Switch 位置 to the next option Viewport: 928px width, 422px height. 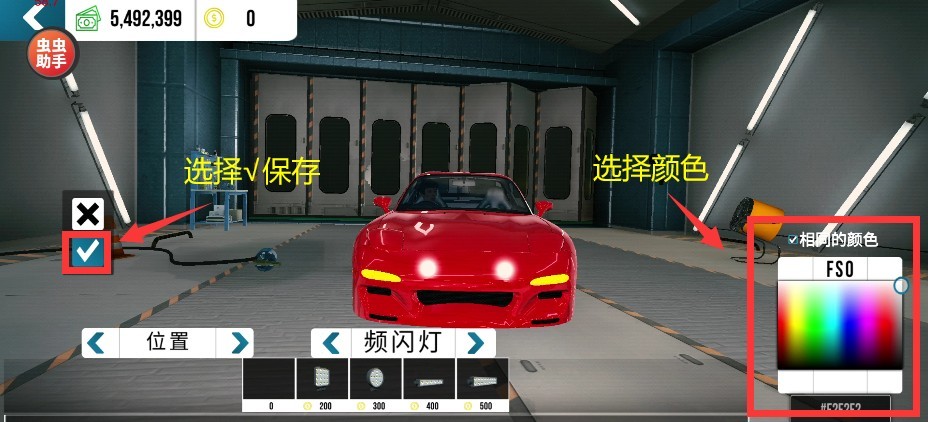239,343
